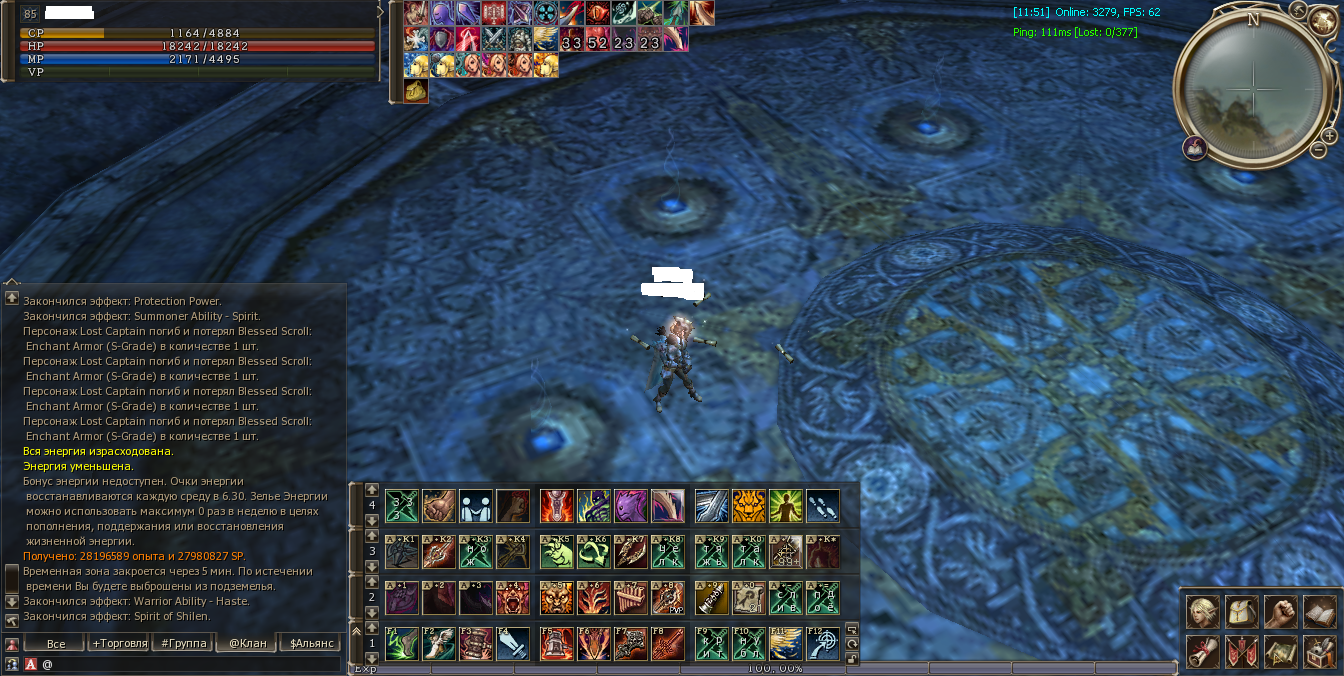Open the quest scroll menu icon
This screenshot has height=676, width=1344.
click(1202, 652)
